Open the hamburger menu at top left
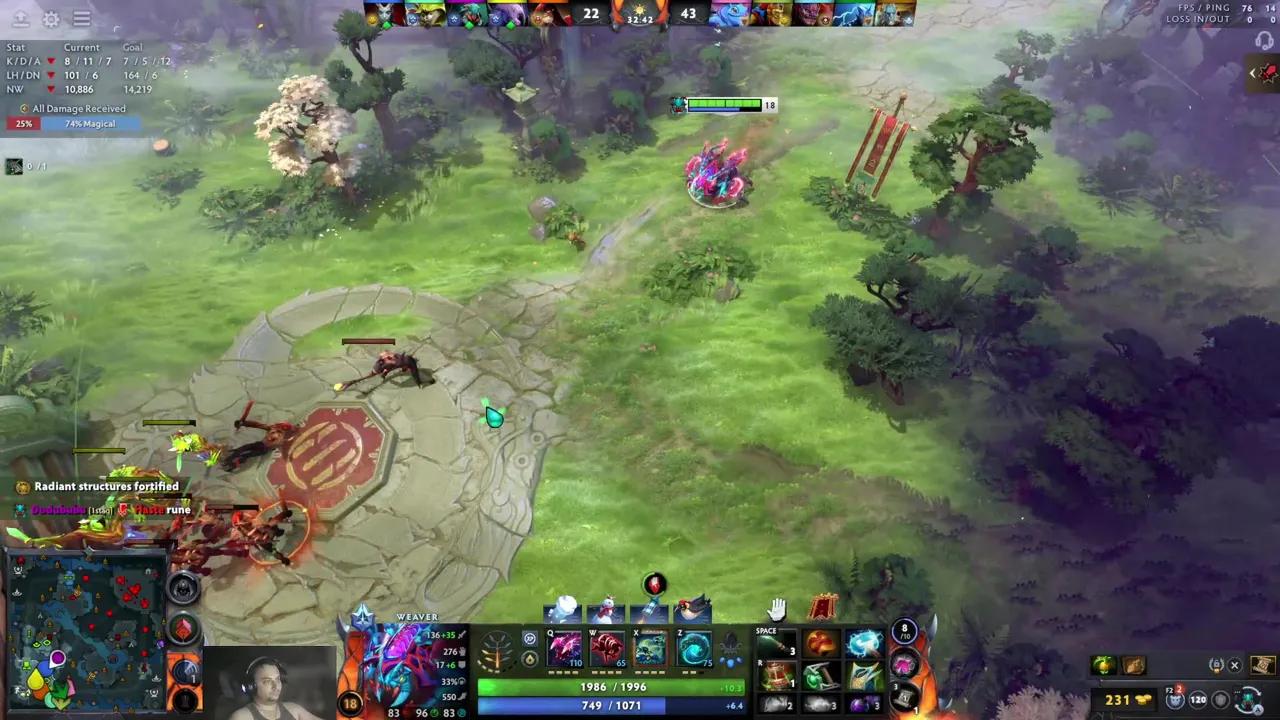This screenshot has height=720, width=1280. pyautogui.click(x=82, y=18)
